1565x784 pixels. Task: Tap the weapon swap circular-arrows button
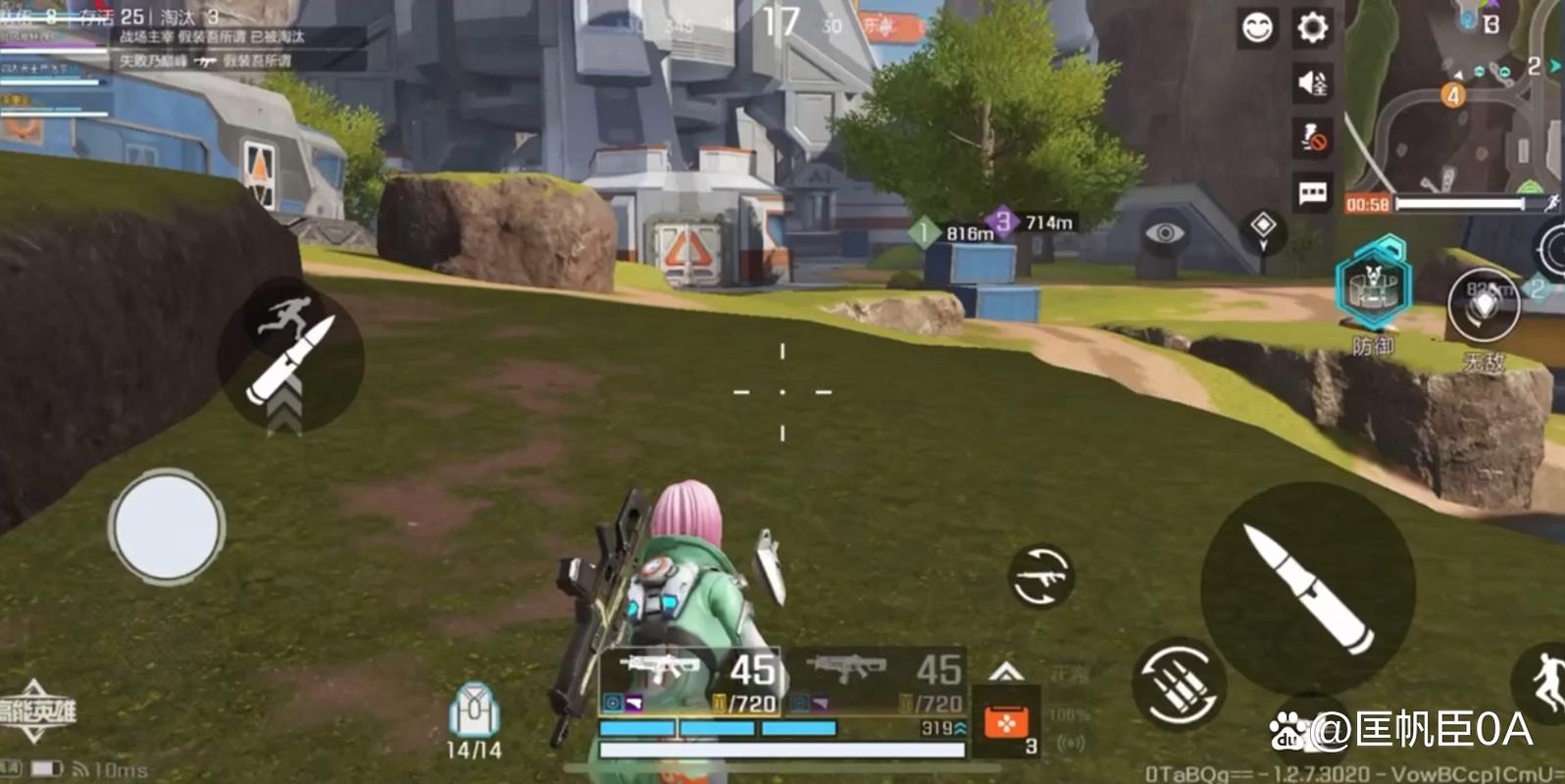point(1040,576)
